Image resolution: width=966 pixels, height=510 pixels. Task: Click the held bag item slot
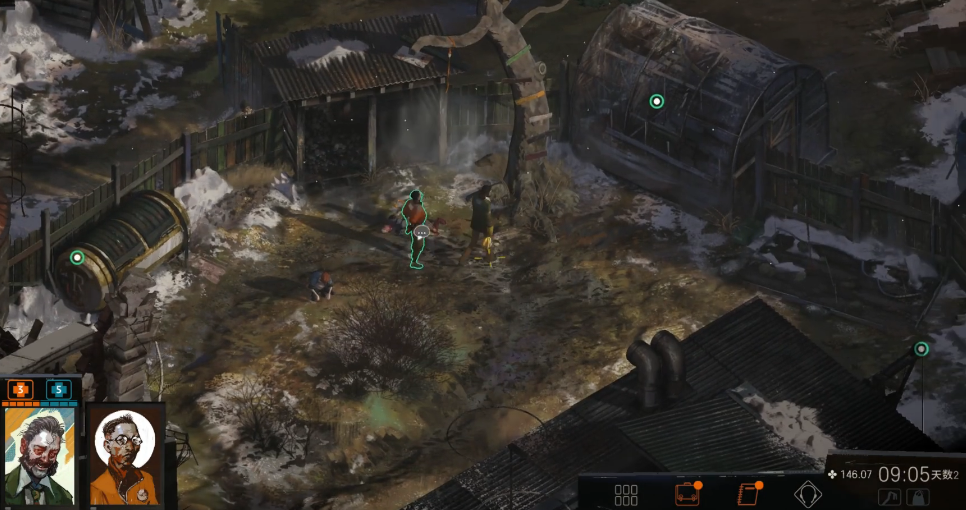click(917, 497)
